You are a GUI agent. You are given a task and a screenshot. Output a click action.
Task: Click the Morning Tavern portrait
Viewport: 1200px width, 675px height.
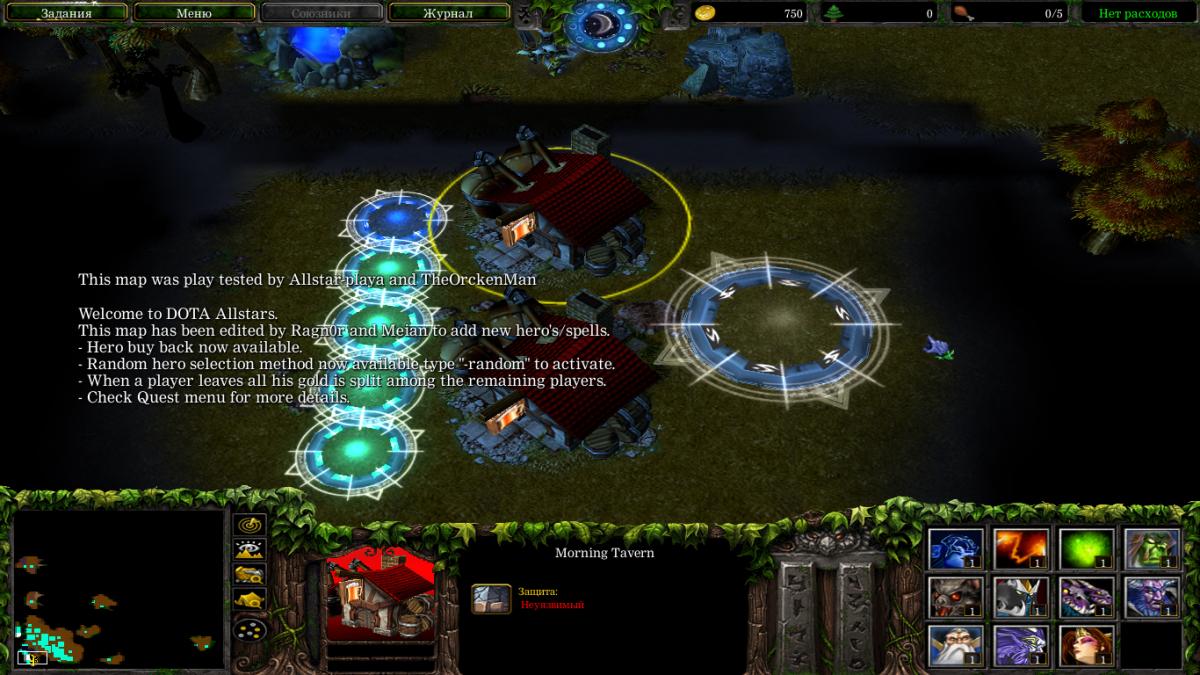(381, 595)
